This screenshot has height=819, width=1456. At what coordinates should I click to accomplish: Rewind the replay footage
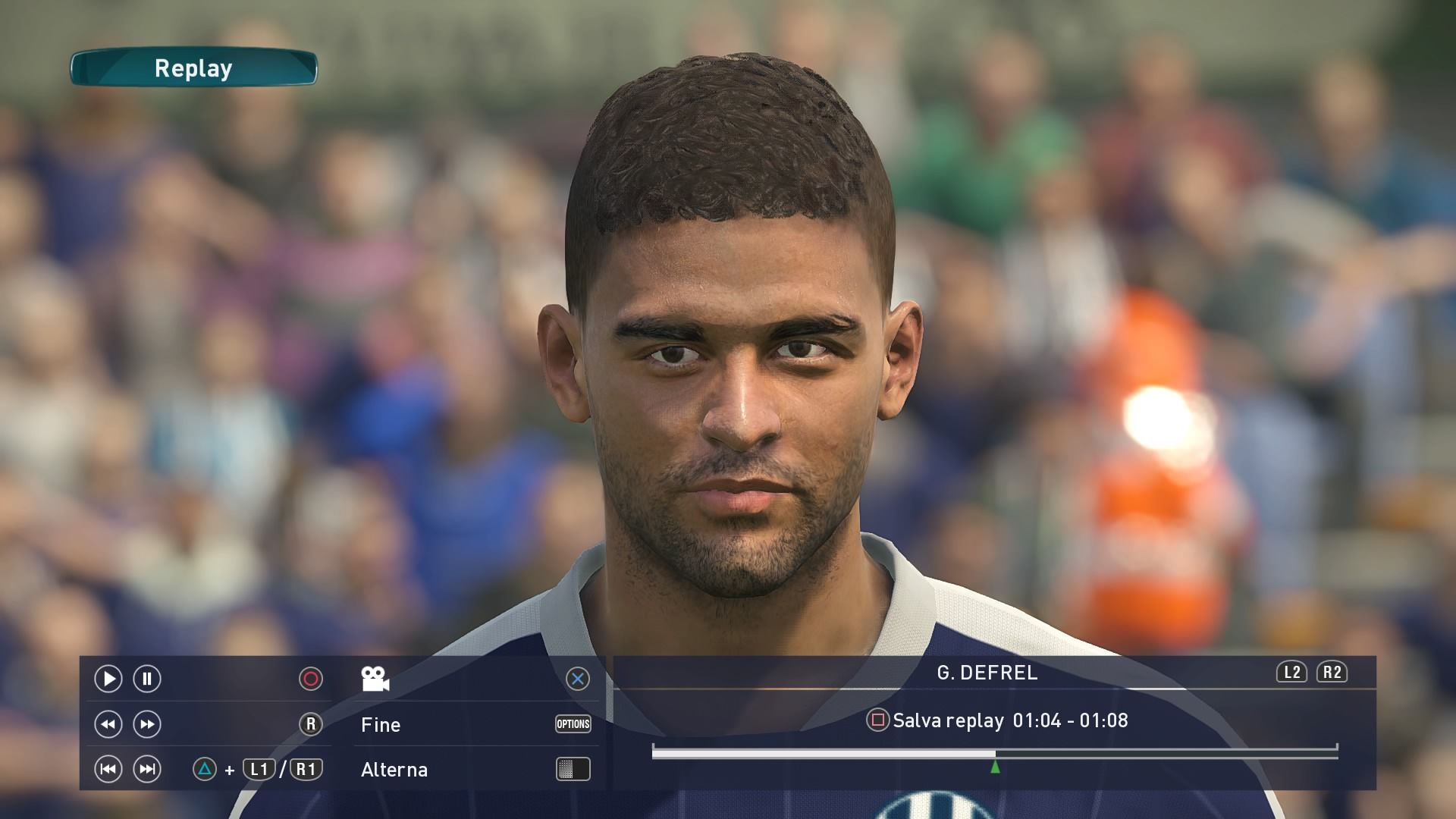coord(108,724)
